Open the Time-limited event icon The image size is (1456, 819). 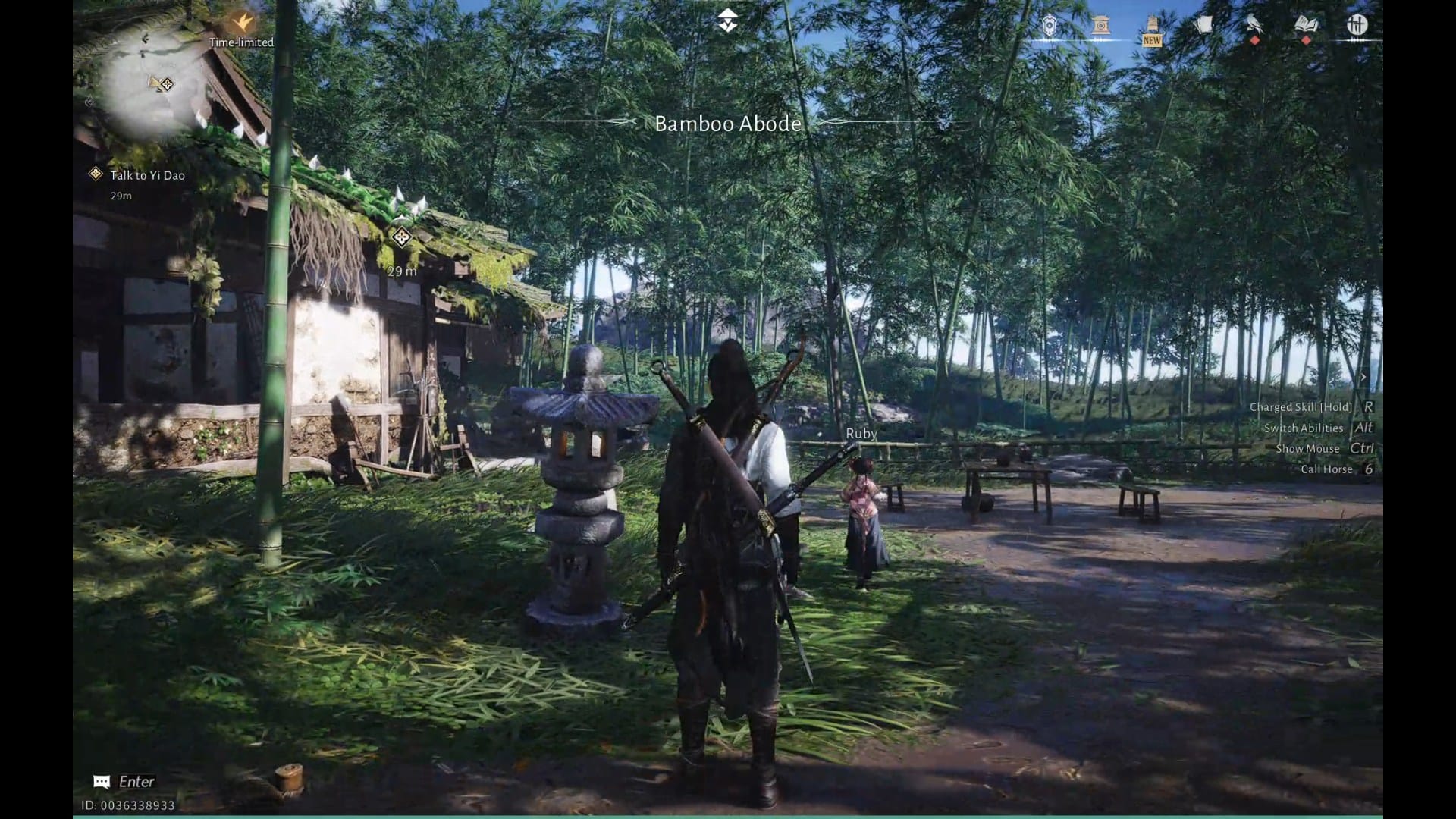click(x=242, y=23)
